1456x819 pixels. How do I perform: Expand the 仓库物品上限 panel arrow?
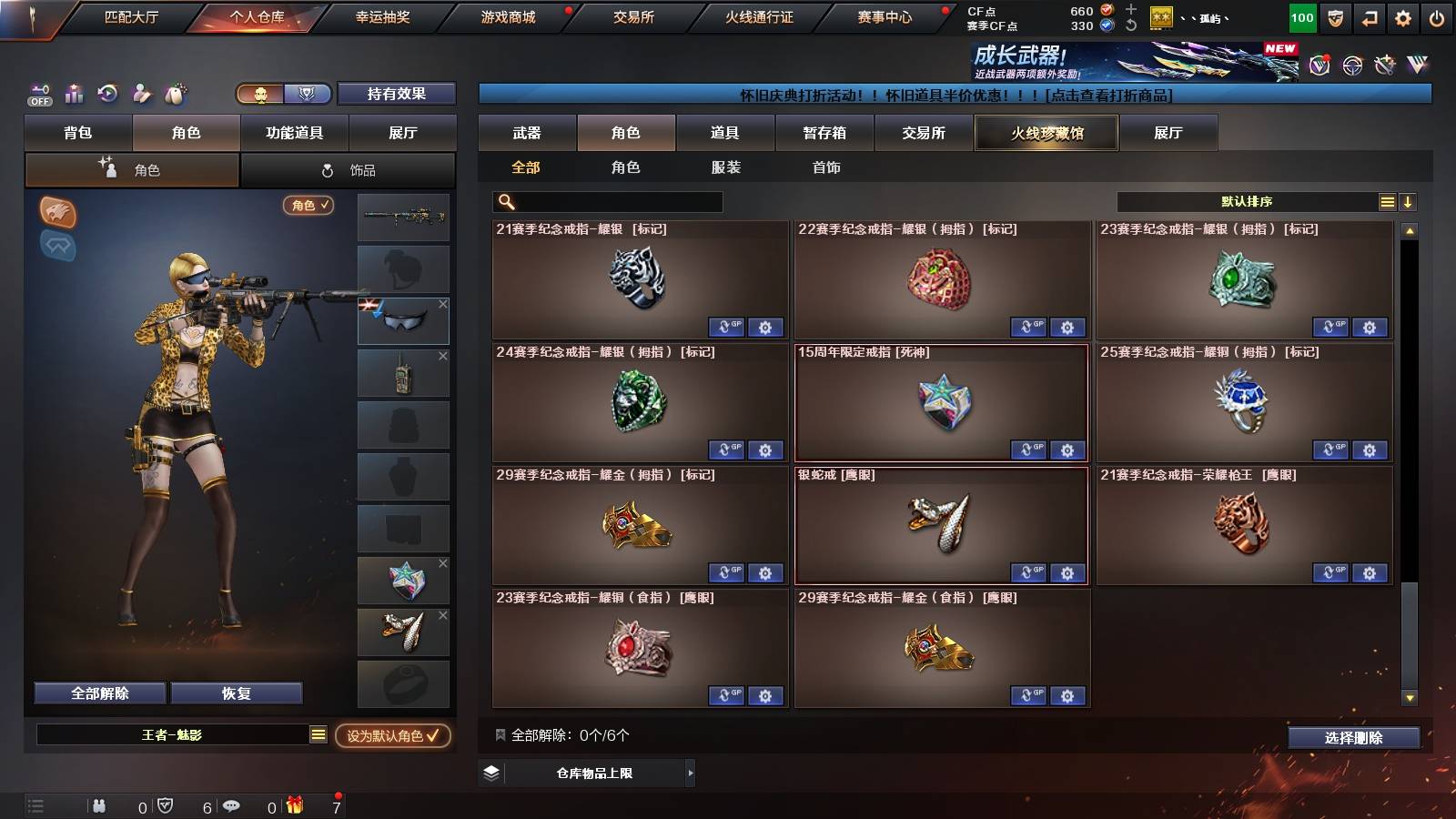point(690,773)
